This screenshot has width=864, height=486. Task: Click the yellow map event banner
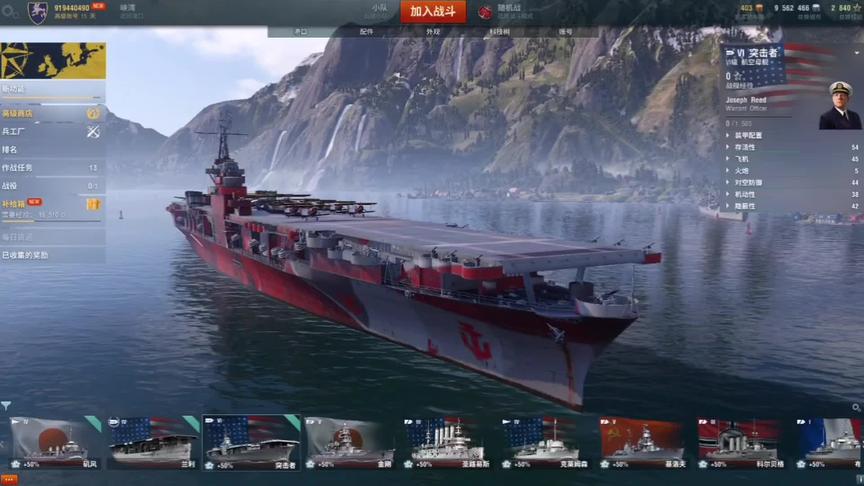53,61
